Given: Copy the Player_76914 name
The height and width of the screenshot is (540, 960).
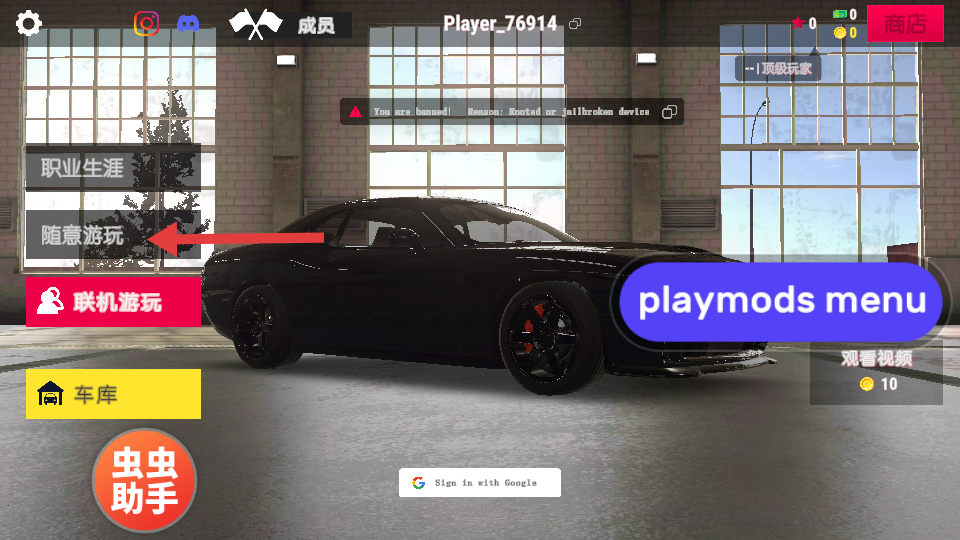Looking at the screenshot, I should coord(575,24).
